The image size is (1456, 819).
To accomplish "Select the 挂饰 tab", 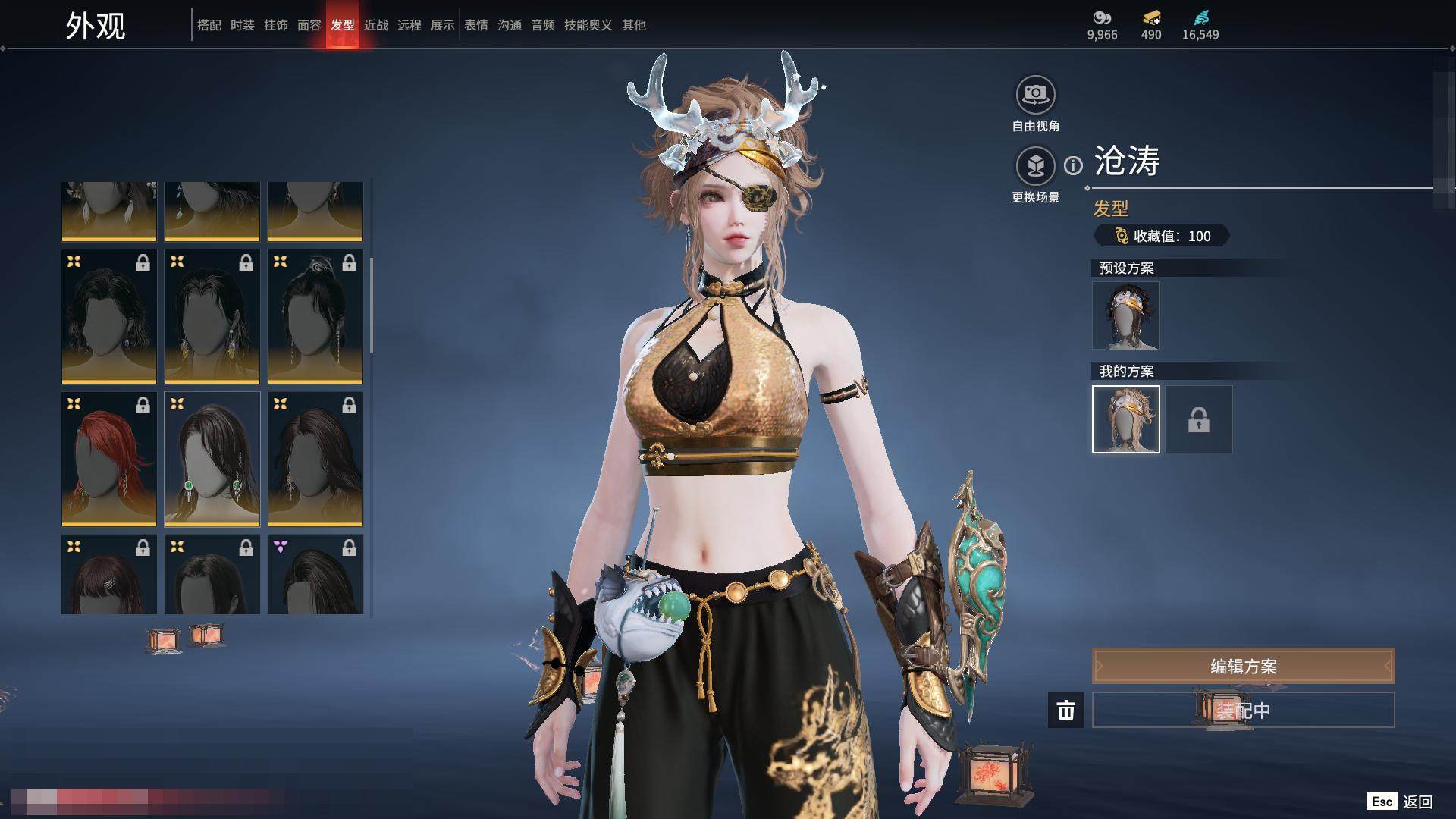I will [275, 25].
